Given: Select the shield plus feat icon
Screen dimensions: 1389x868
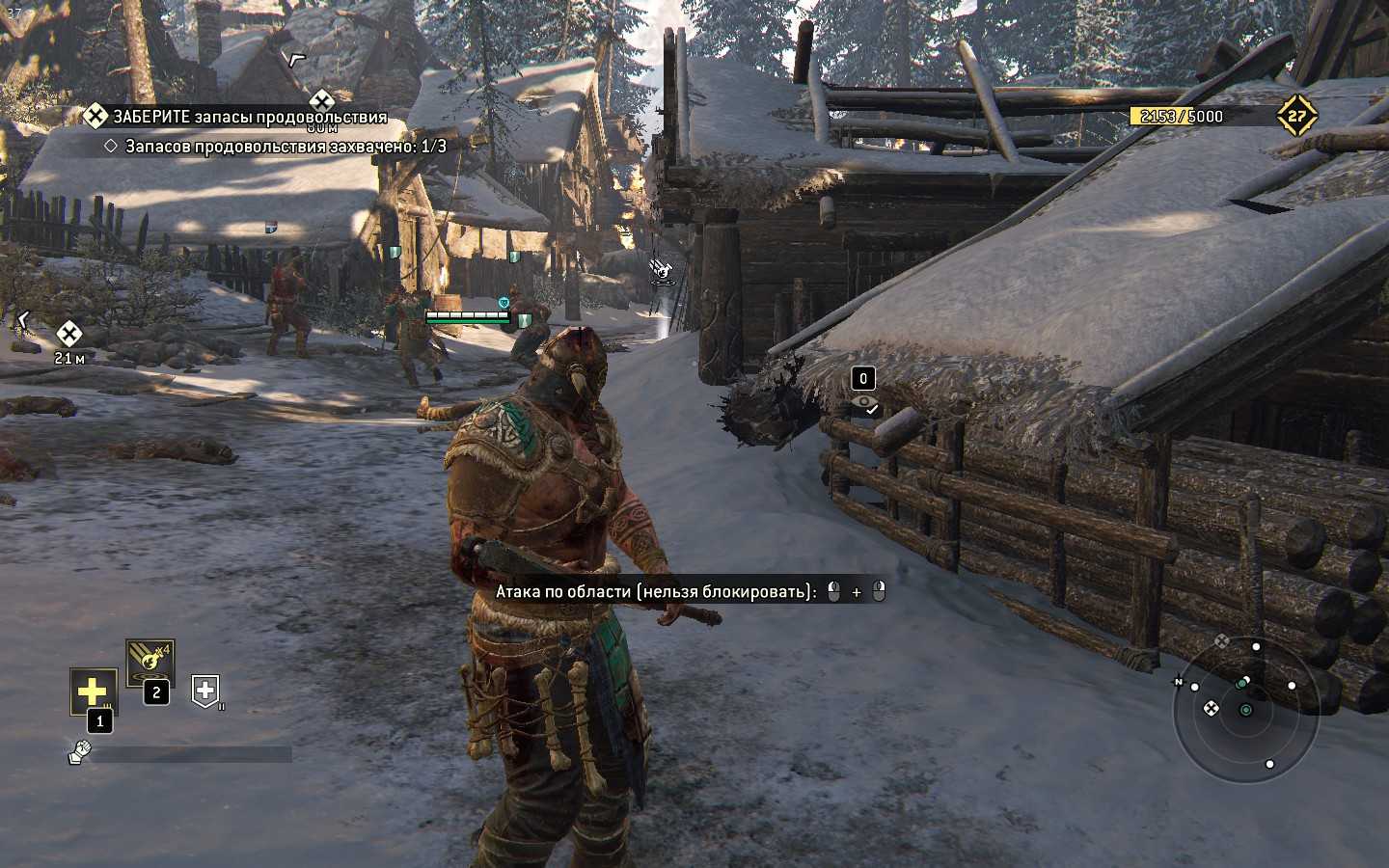Looking at the screenshot, I should pos(205,690).
